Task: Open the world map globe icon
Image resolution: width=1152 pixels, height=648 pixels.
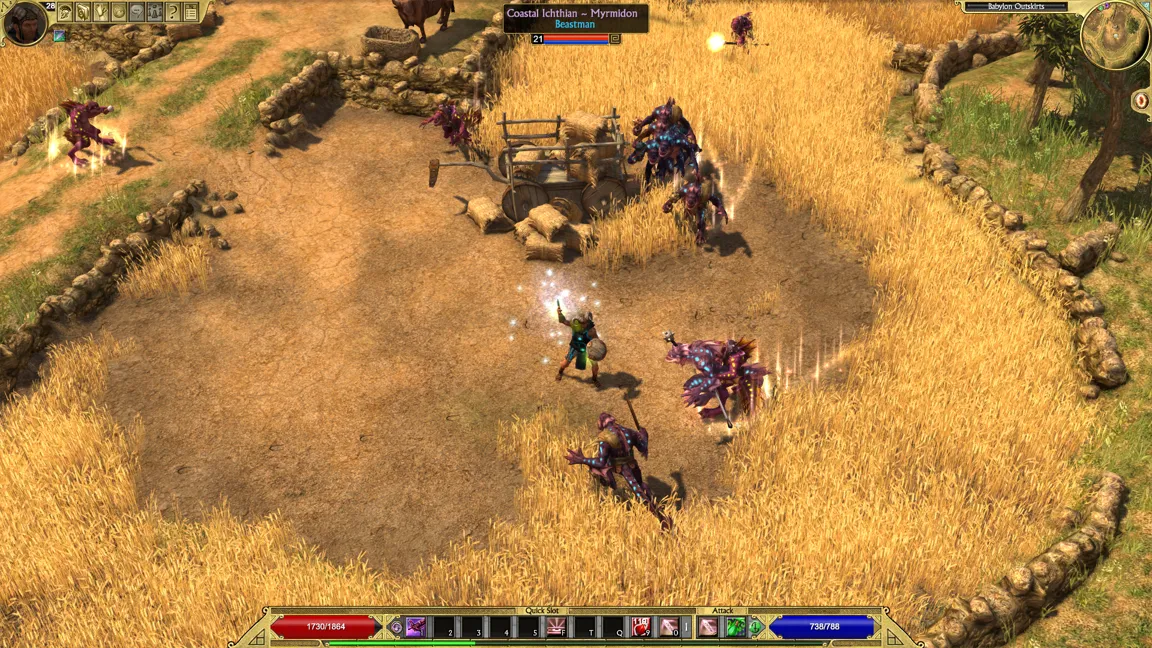Action: click(119, 12)
